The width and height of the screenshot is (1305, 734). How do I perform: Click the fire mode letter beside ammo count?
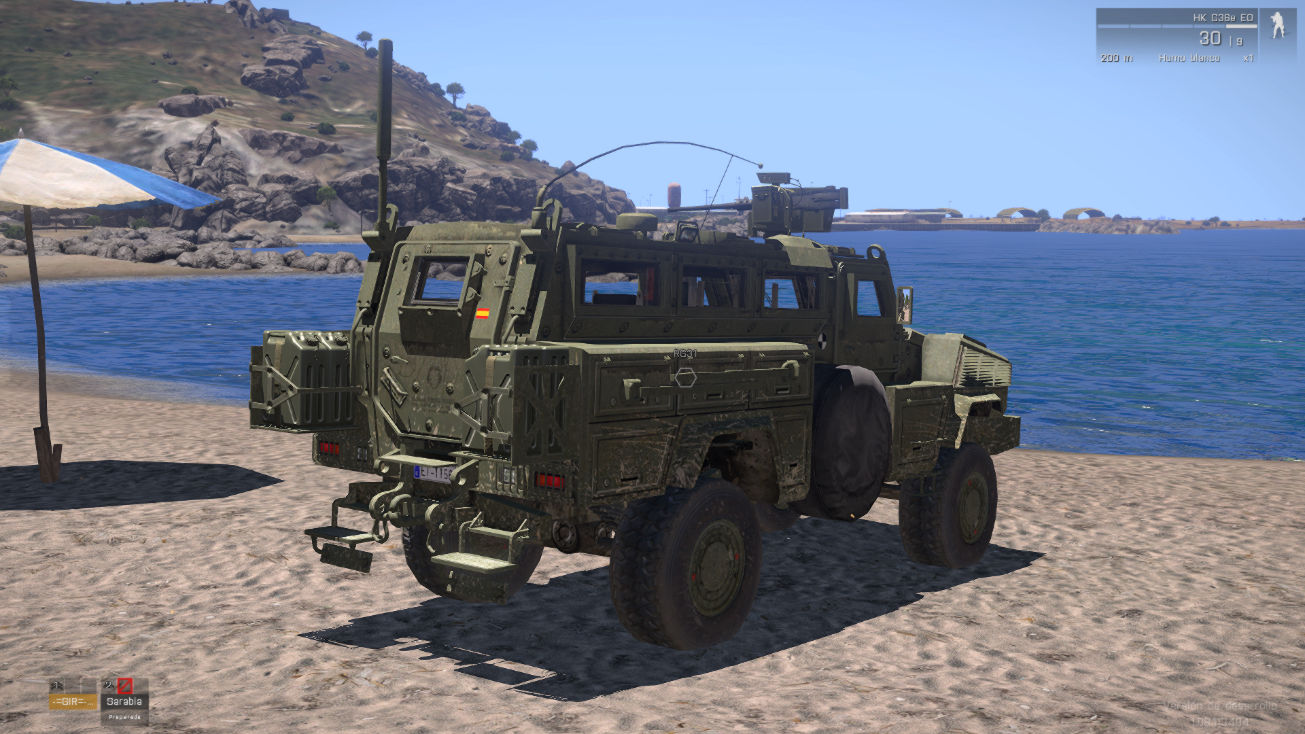pyautogui.click(x=1237, y=40)
